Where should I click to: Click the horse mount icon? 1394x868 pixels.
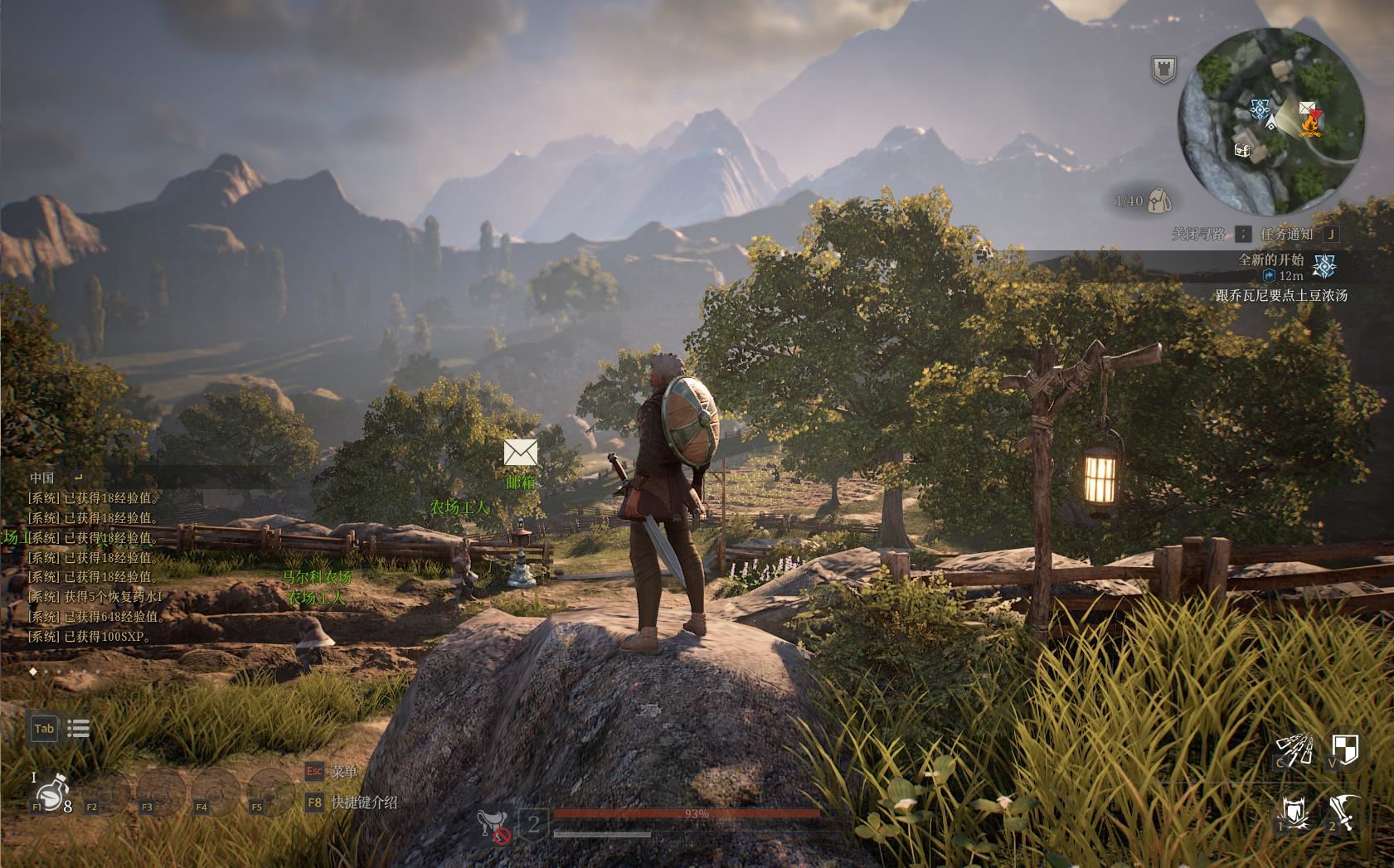(x=493, y=824)
